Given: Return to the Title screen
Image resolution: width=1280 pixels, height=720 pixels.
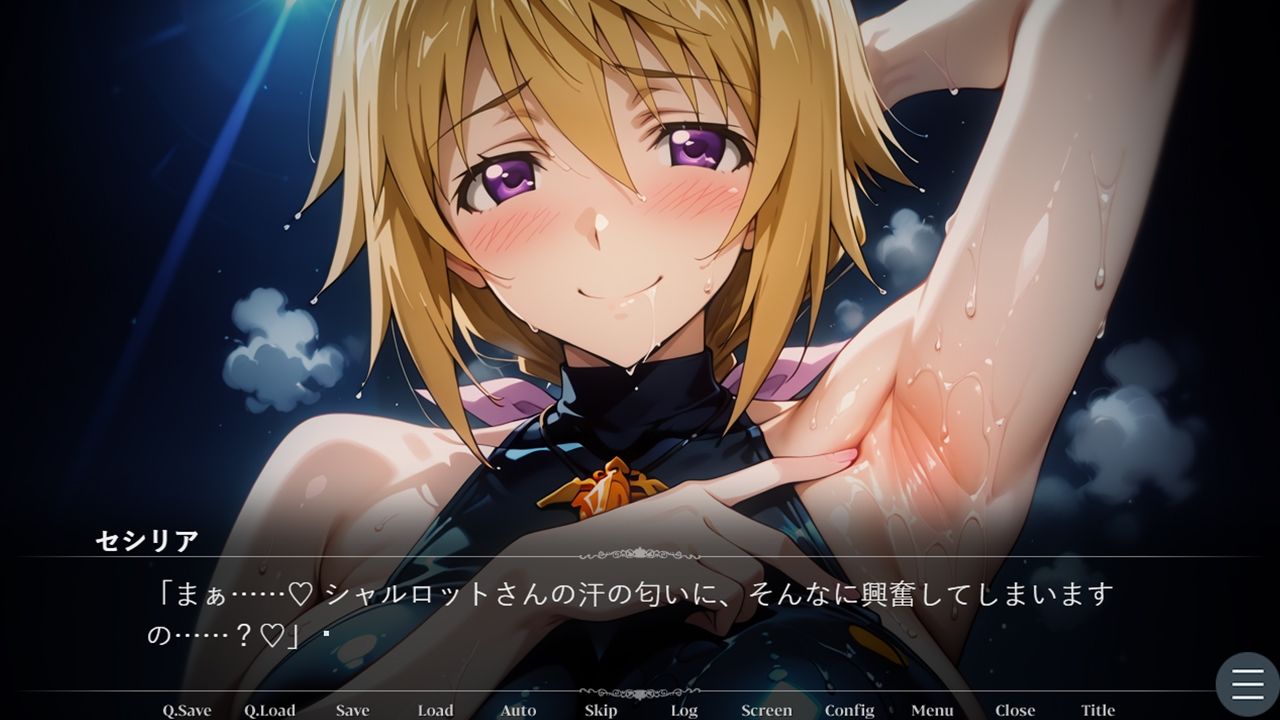Looking at the screenshot, I should coord(1097,710).
